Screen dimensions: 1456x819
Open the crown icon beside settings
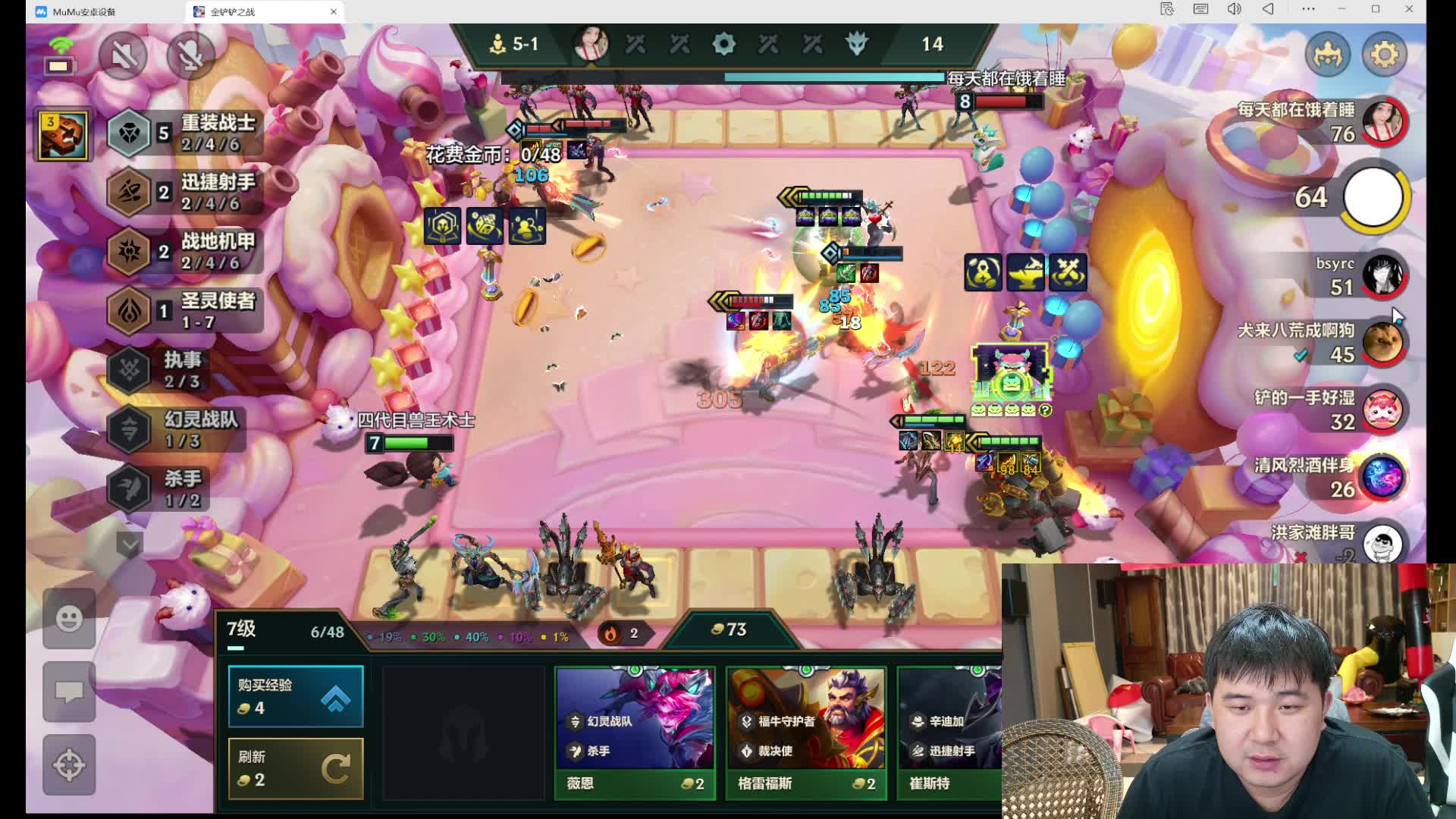coord(1327,55)
